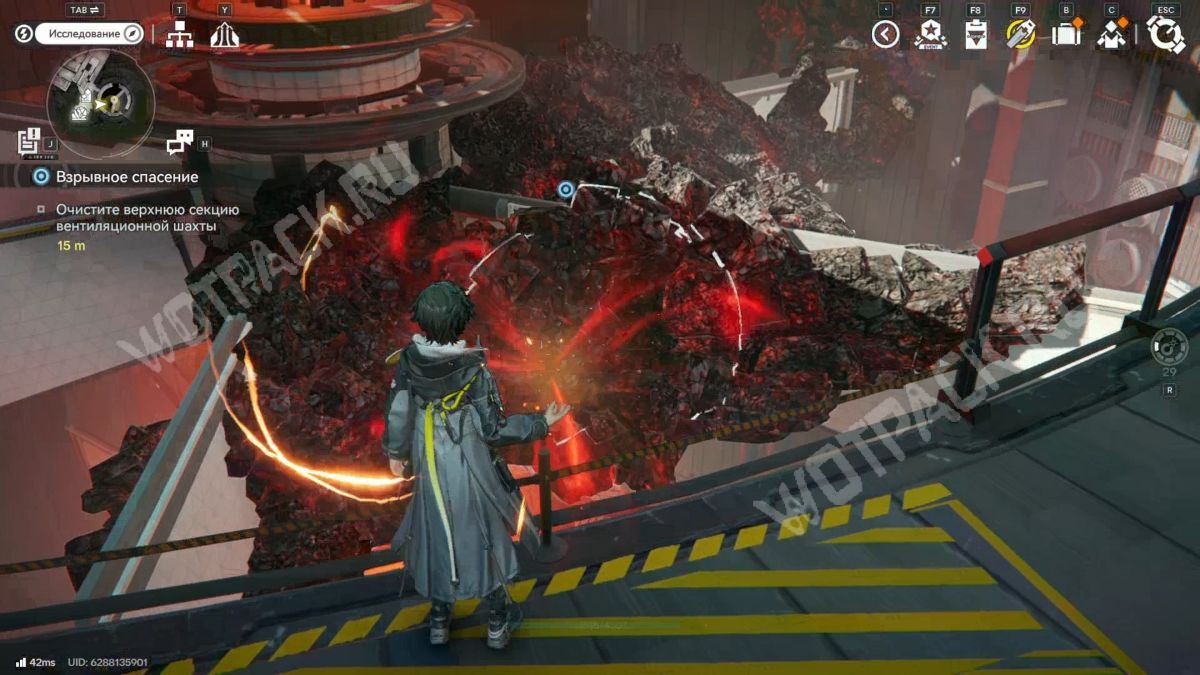Screen dimensions: 1200x675
Task: Open the hierarchy tree diagram icon
Action: pyautogui.click(x=179, y=34)
